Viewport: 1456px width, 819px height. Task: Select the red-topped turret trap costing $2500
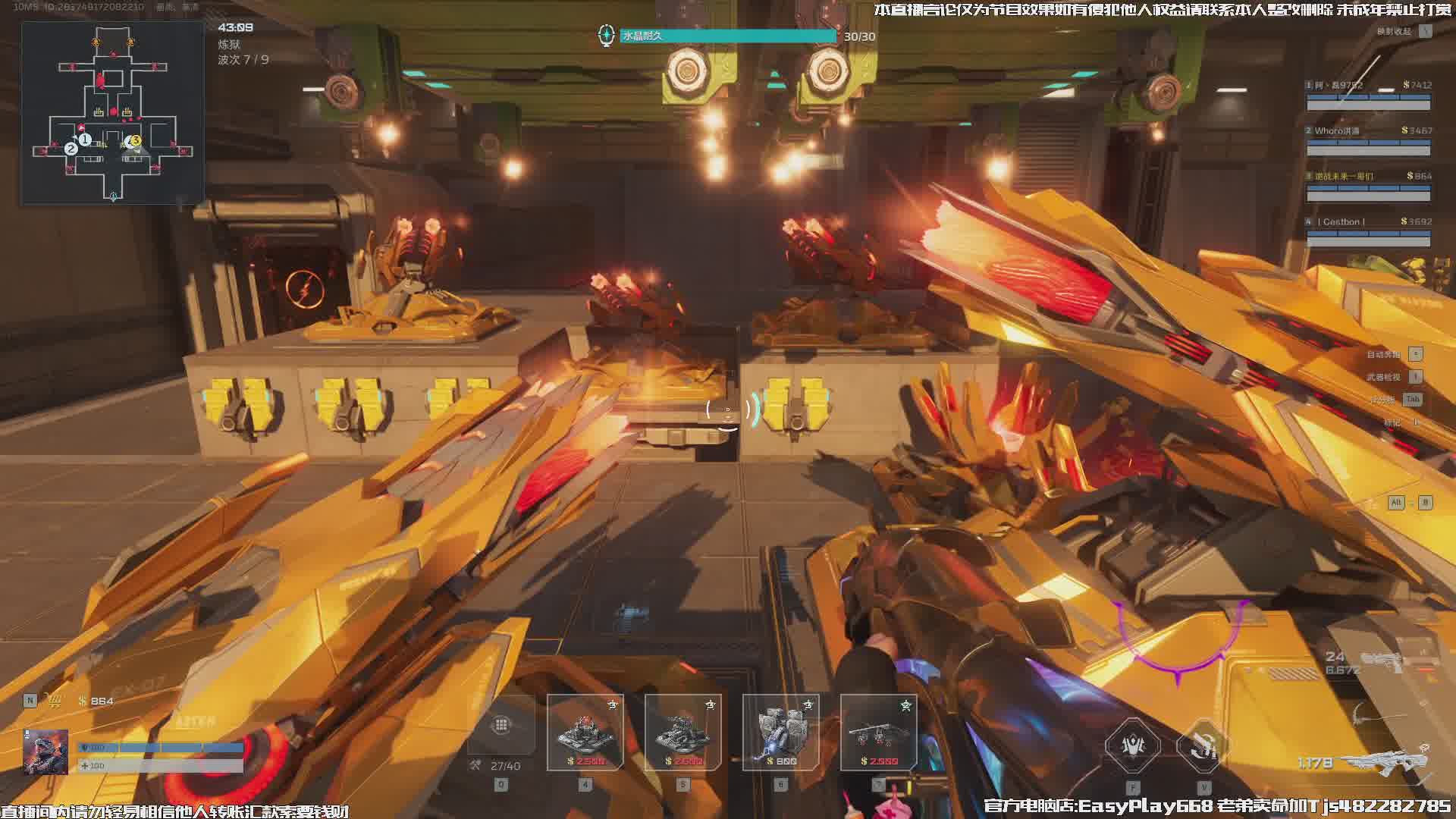[x=585, y=732]
